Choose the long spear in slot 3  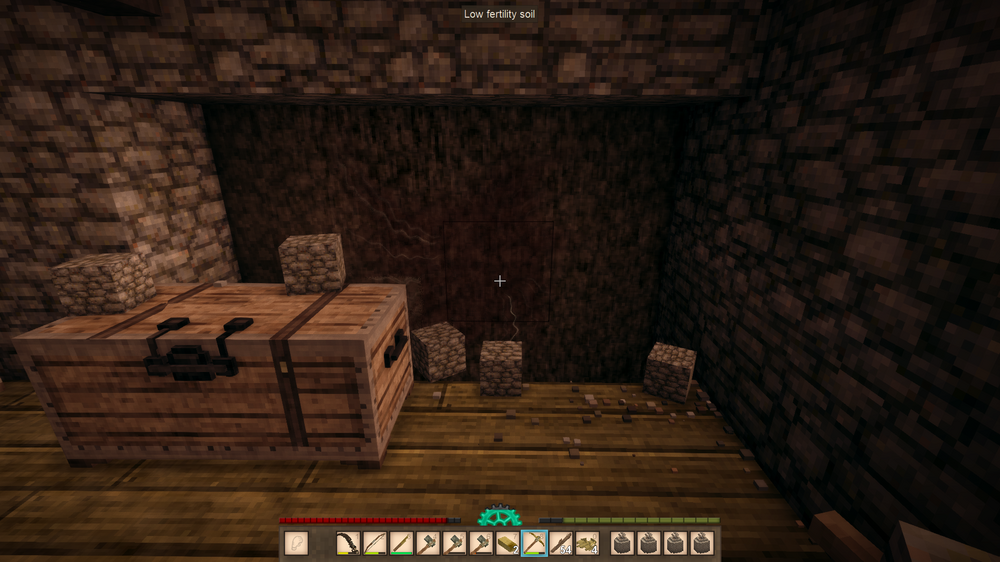[x=402, y=543]
